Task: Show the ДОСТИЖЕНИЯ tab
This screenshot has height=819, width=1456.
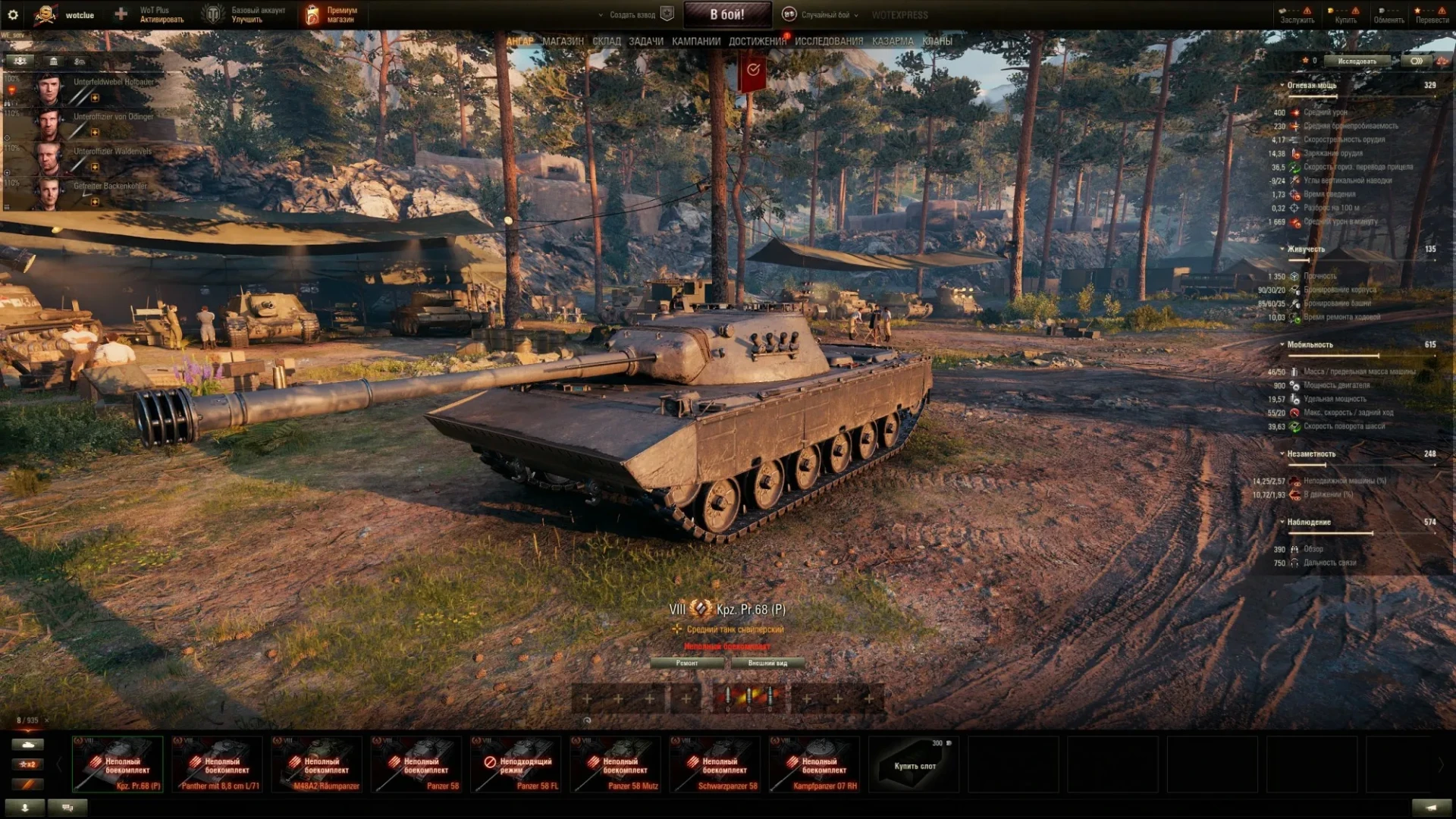Action: point(757,41)
